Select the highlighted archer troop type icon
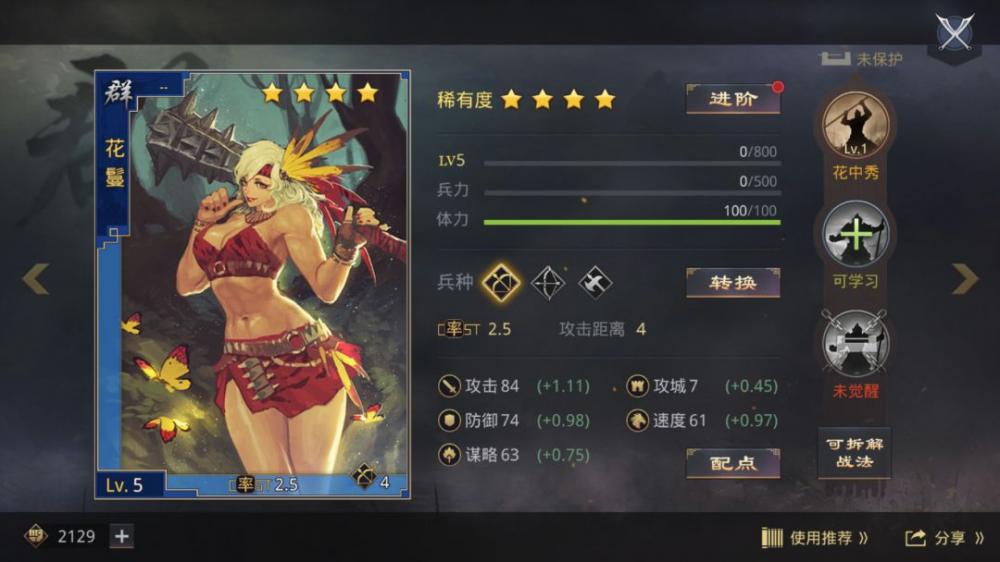The height and width of the screenshot is (562, 1000). (x=501, y=283)
